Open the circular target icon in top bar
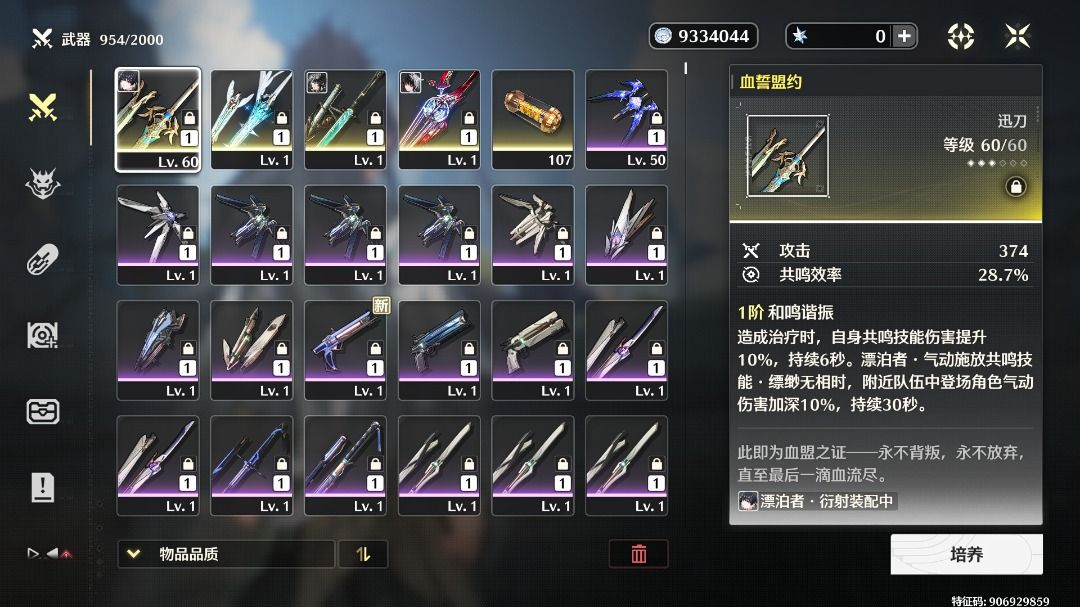The height and width of the screenshot is (607, 1080). click(961, 37)
